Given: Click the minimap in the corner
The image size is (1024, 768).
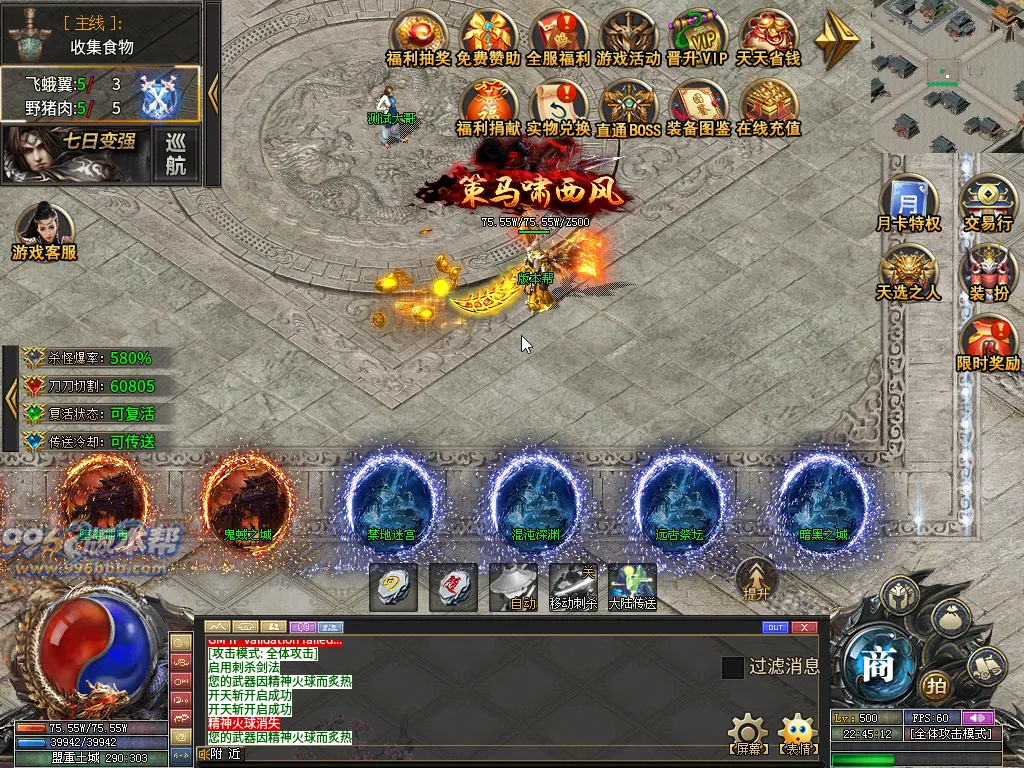Looking at the screenshot, I should (x=946, y=75).
